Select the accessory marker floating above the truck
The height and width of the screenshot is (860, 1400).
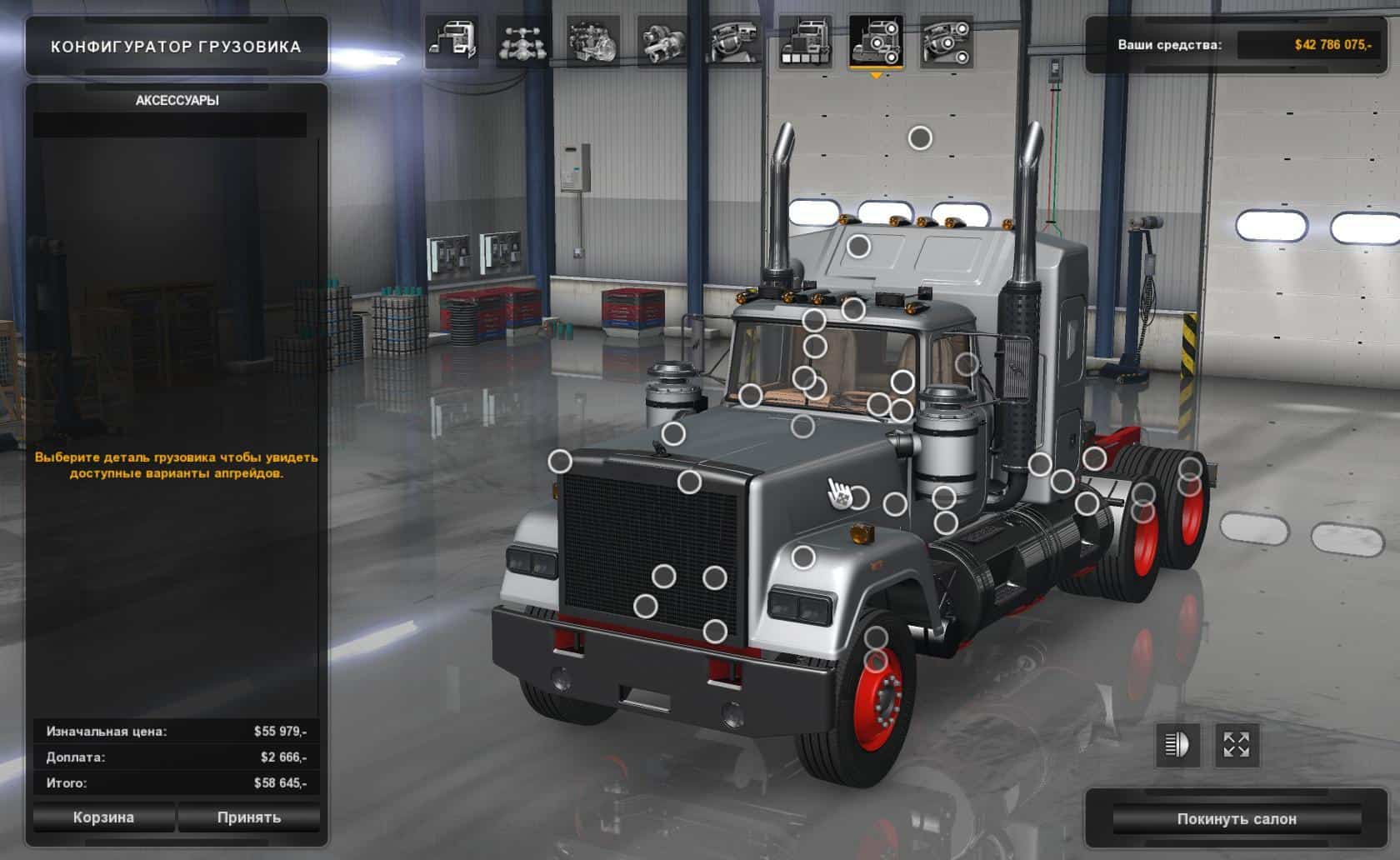coord(920,137)
